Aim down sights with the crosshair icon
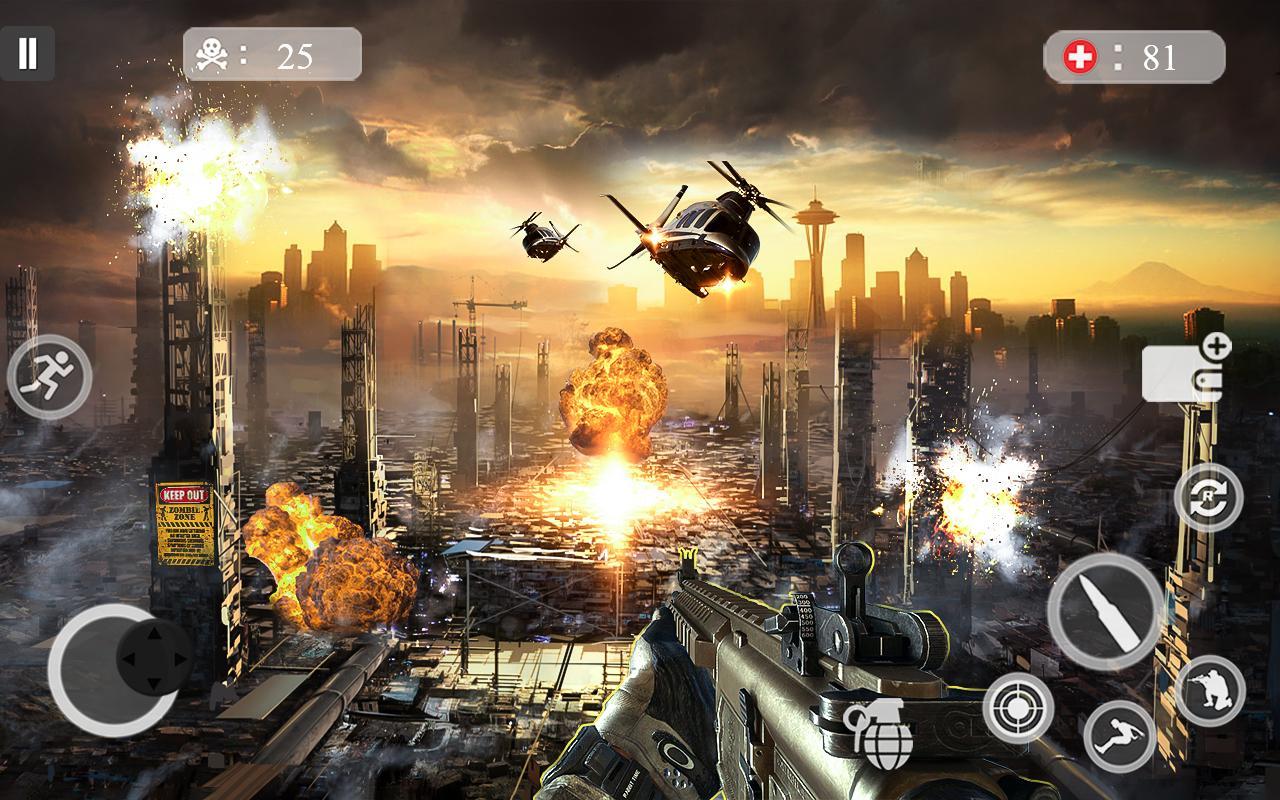The height and width of the screenshot is (800, 1280). point(1018,707)
